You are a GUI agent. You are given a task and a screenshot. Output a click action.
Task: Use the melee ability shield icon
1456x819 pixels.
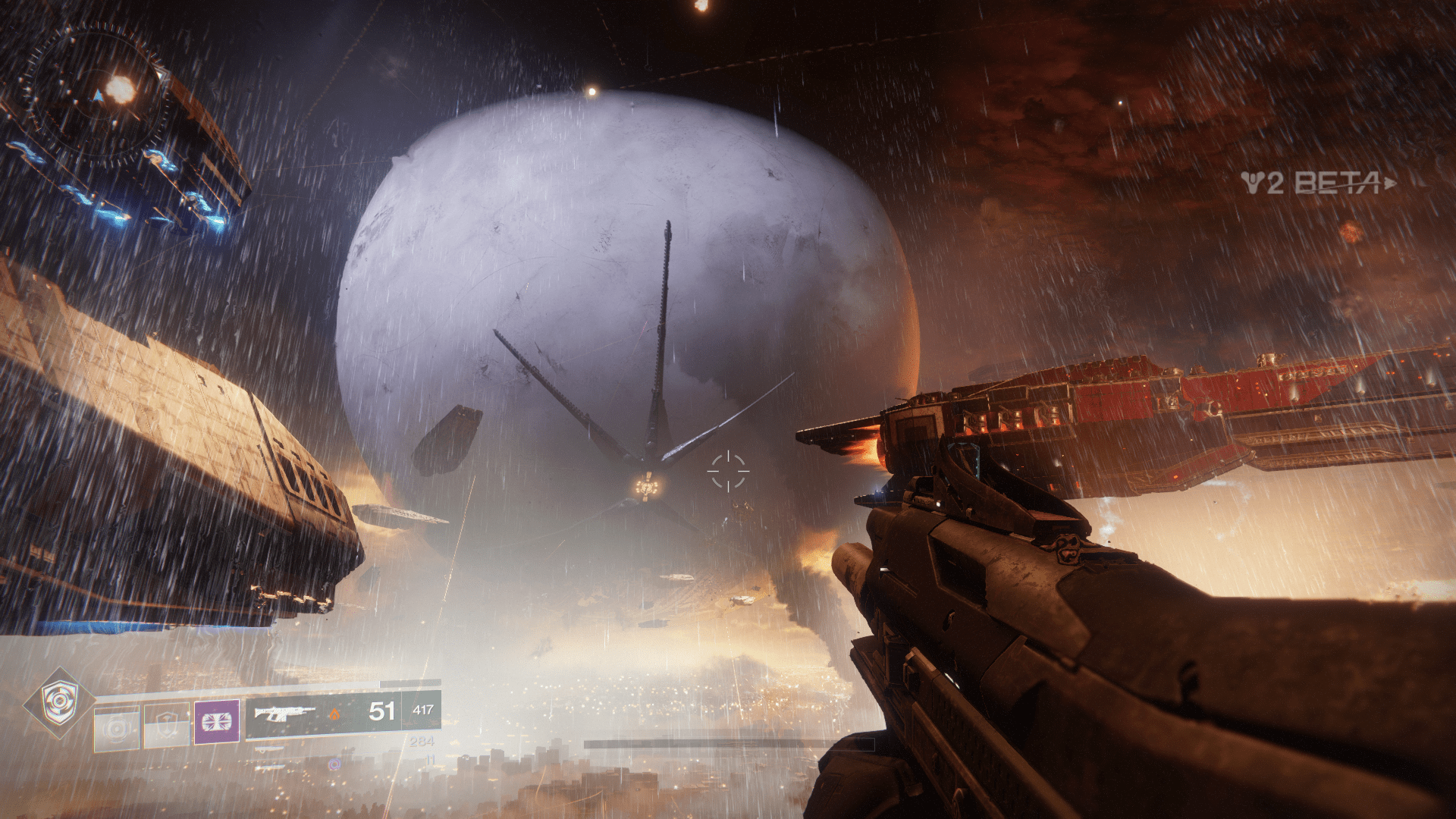click(x=166, y=726)
